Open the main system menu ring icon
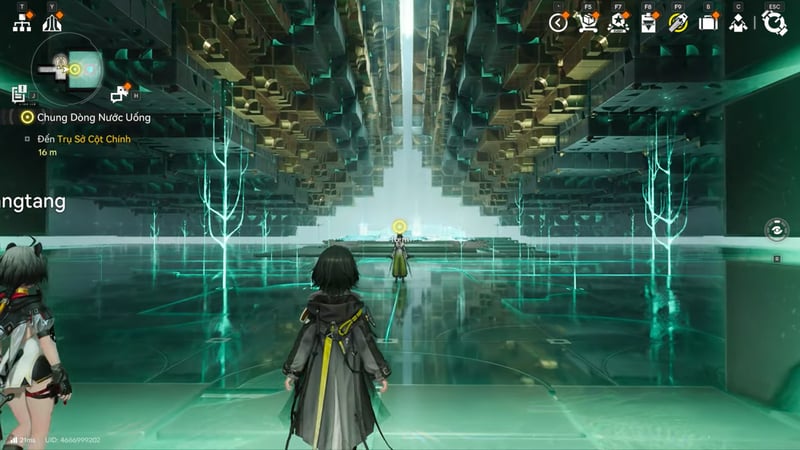Image resolution: width=800 pixels, height=450 pixels. pyautogui.click(x=774, y=23)
